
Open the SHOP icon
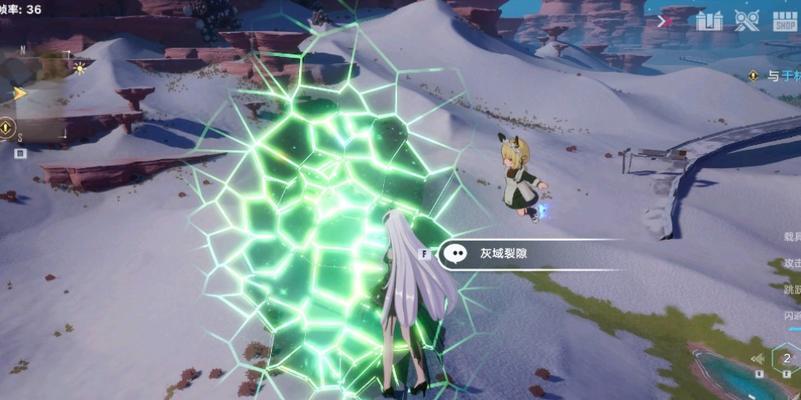pyautogui.click(x=784, y=20)
